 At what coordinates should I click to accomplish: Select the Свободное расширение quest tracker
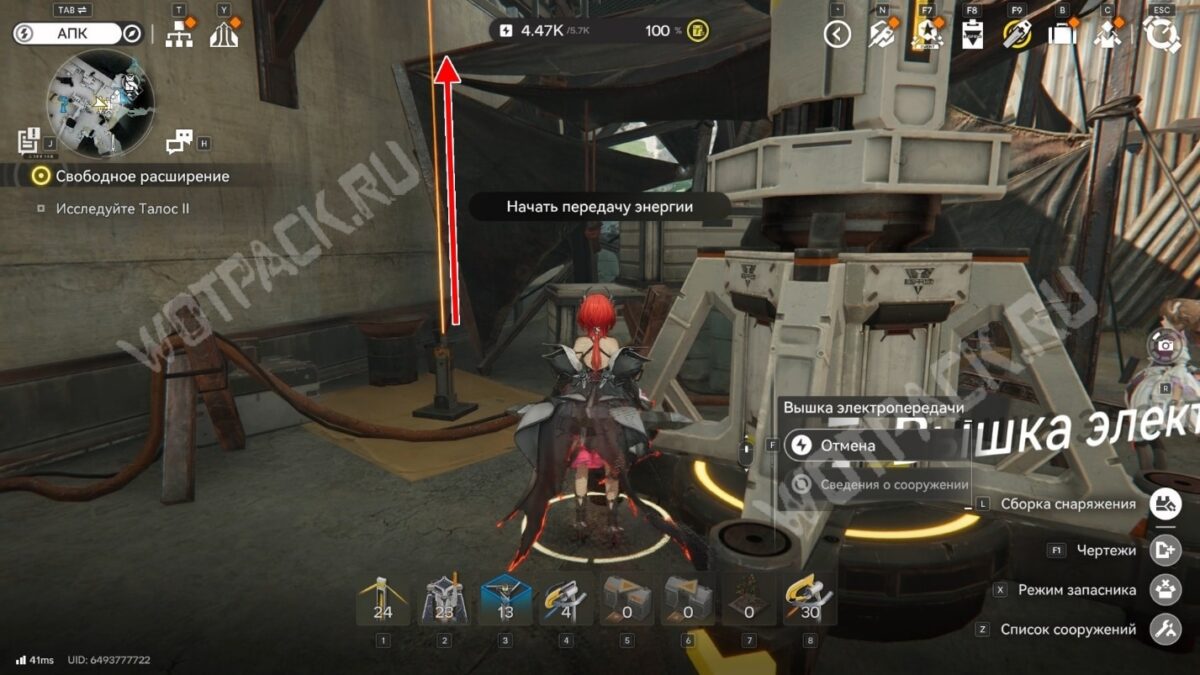(x=142, y=176)
